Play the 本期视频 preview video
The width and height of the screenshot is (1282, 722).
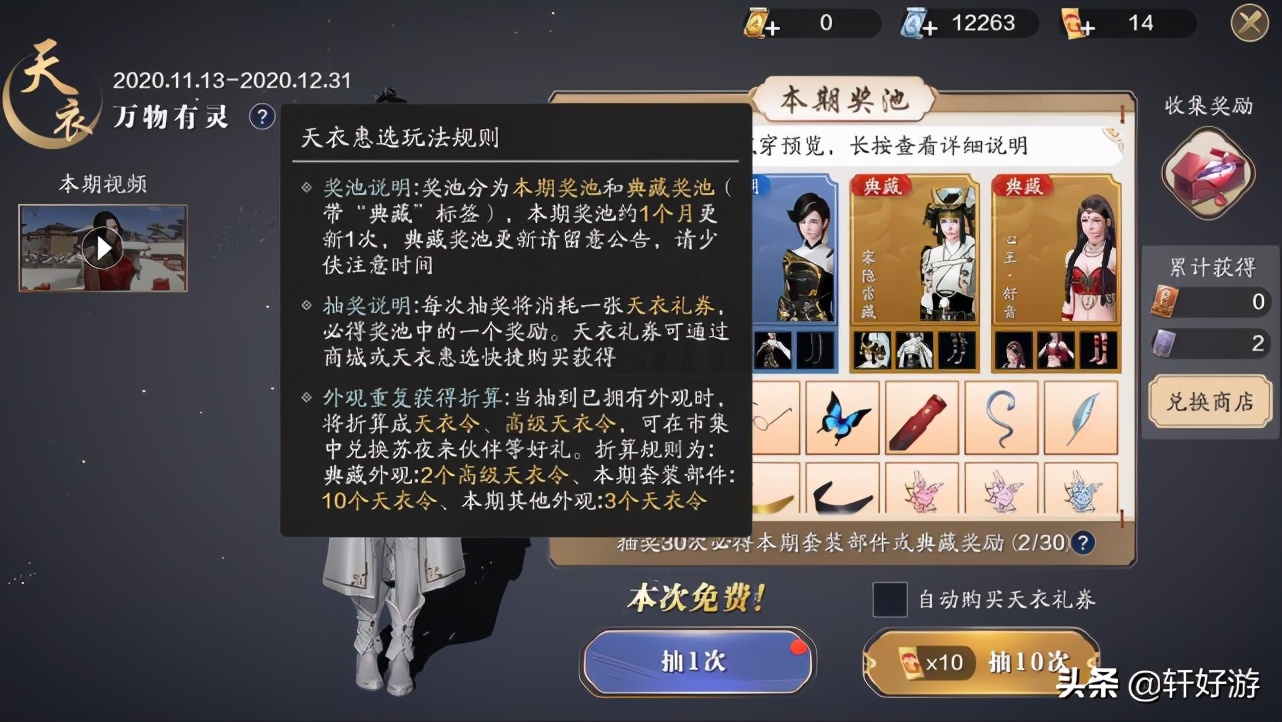[x=102, y=247]
